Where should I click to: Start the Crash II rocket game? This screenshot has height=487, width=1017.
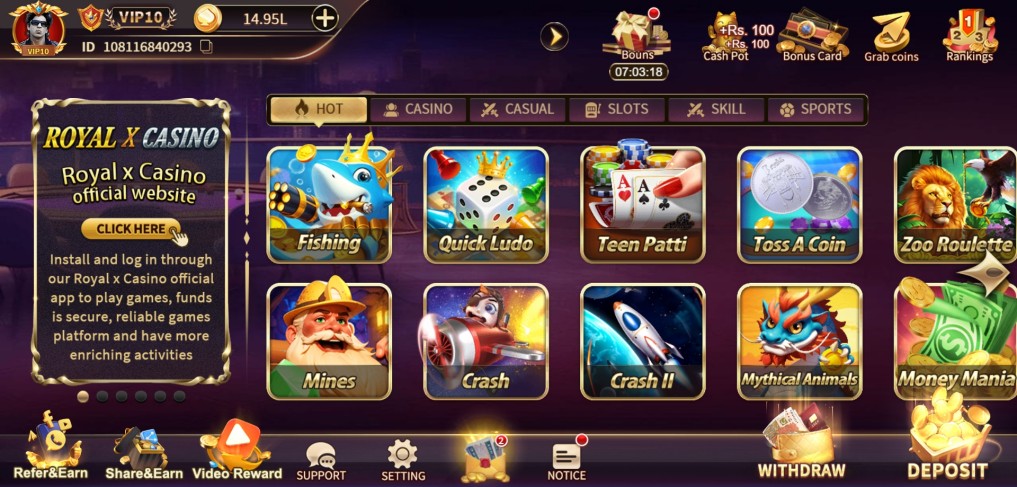click(x=642, y=342)
